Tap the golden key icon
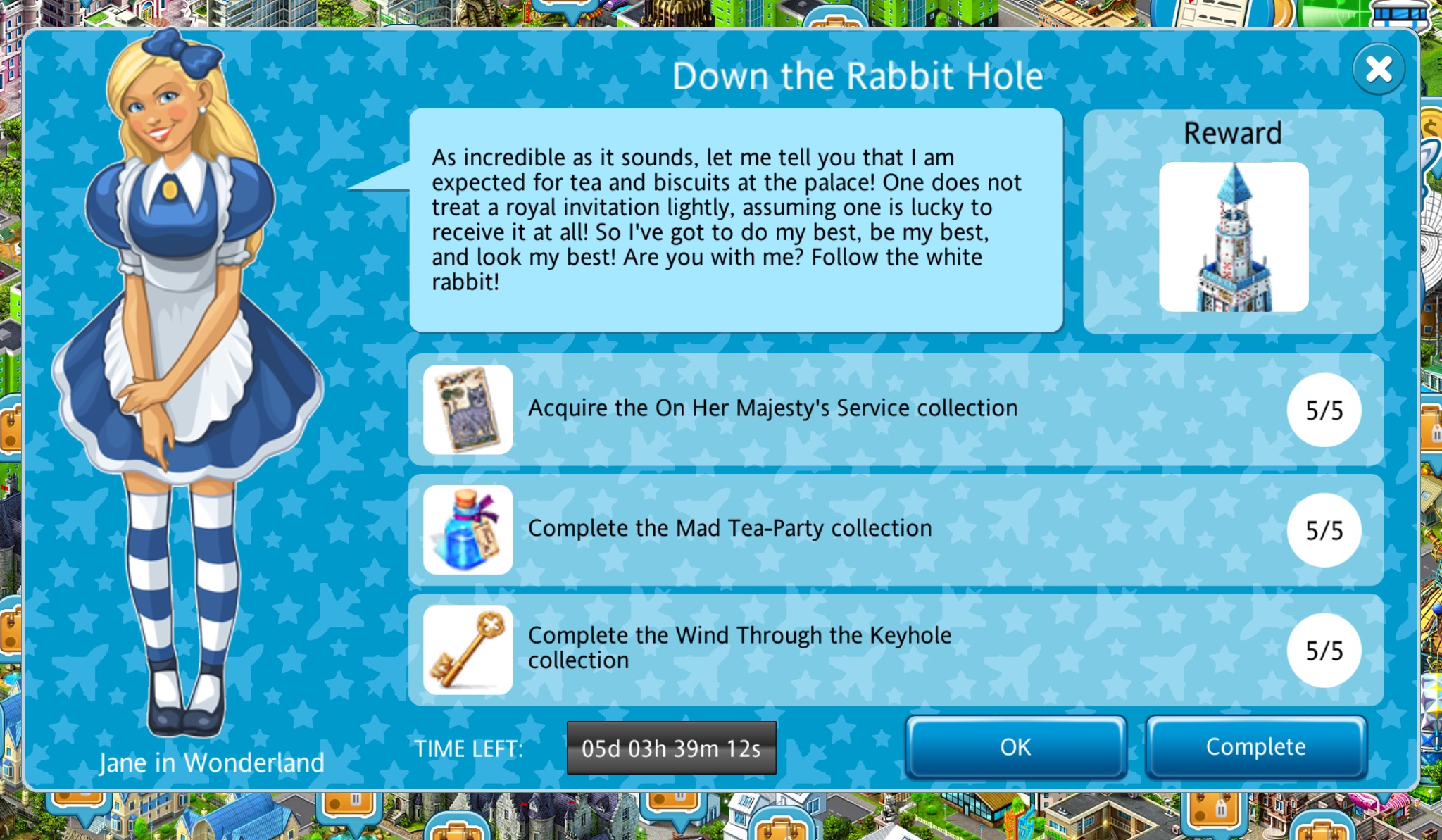1442x840 pixels. point(468,649)
